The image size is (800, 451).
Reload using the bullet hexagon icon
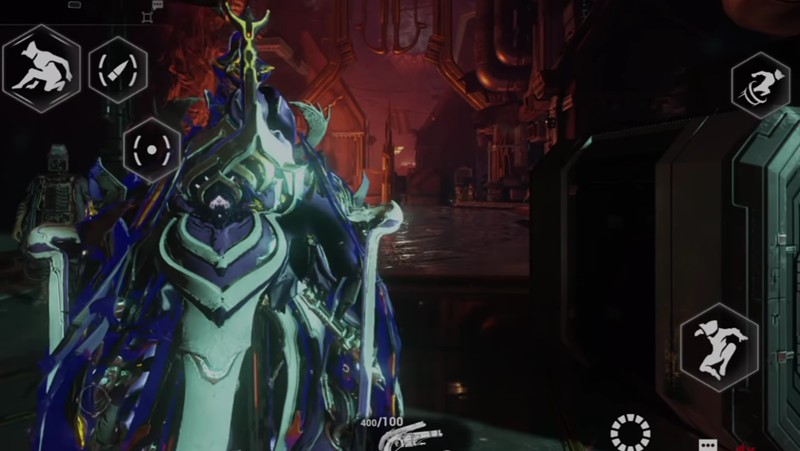point(118,69)
